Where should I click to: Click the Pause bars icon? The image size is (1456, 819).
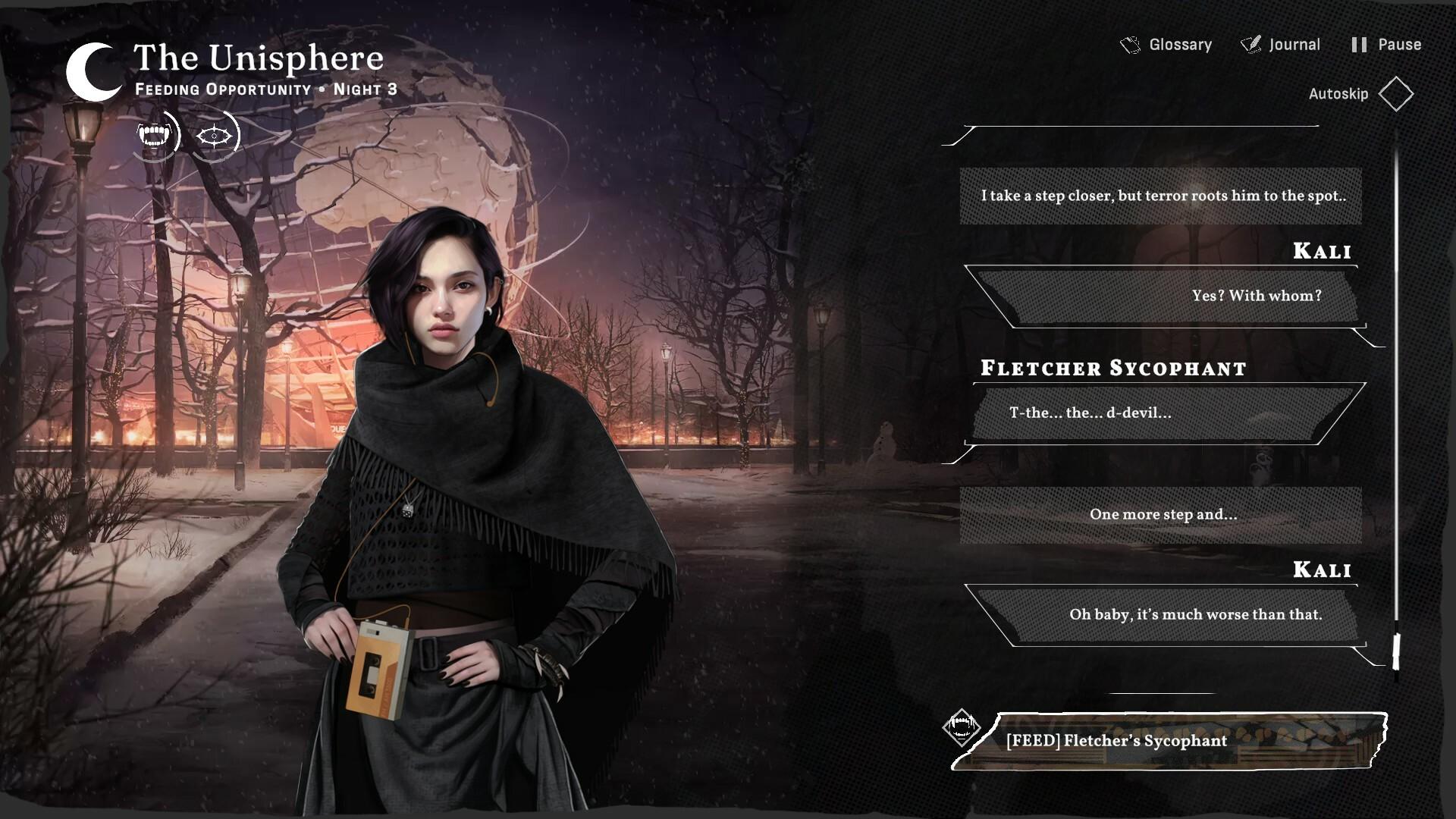coord(1360,44)
